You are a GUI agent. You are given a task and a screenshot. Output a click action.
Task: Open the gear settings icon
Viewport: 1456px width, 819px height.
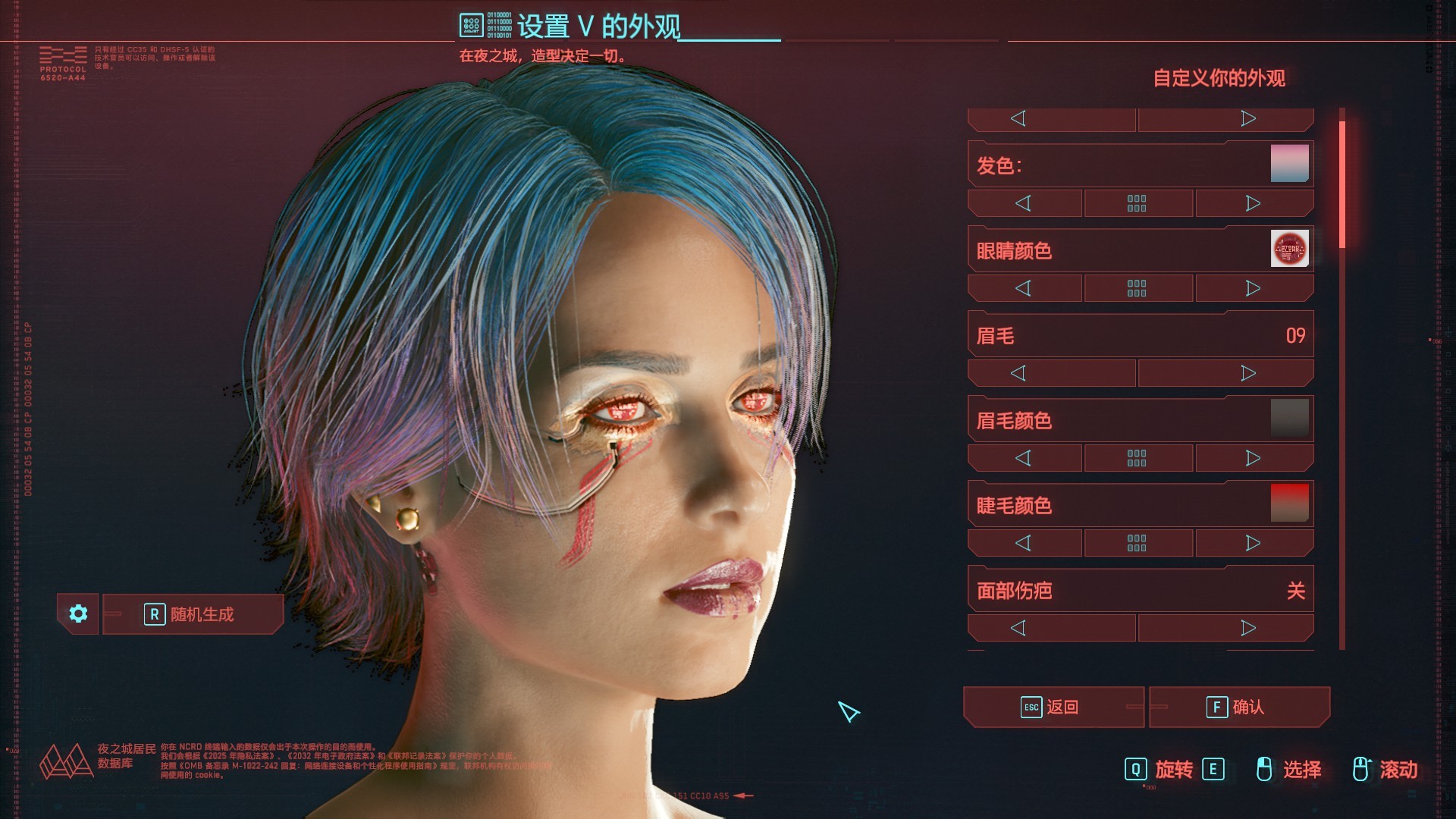78,613
